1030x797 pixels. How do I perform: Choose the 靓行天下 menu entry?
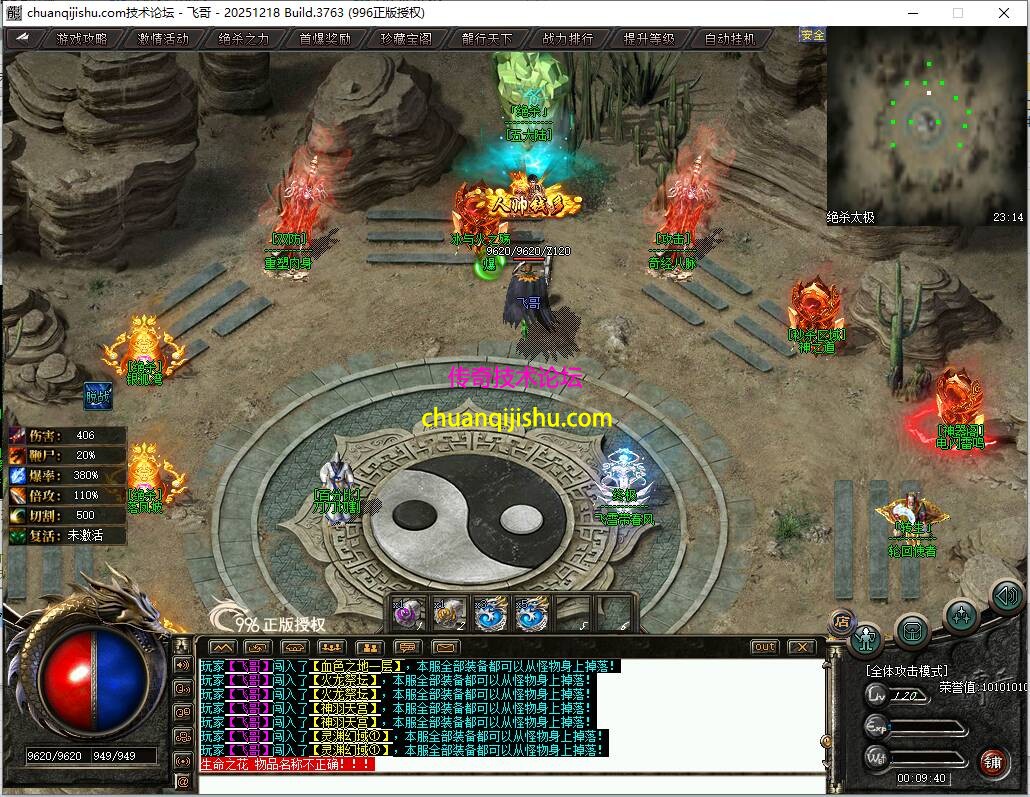tap(487, 39)
